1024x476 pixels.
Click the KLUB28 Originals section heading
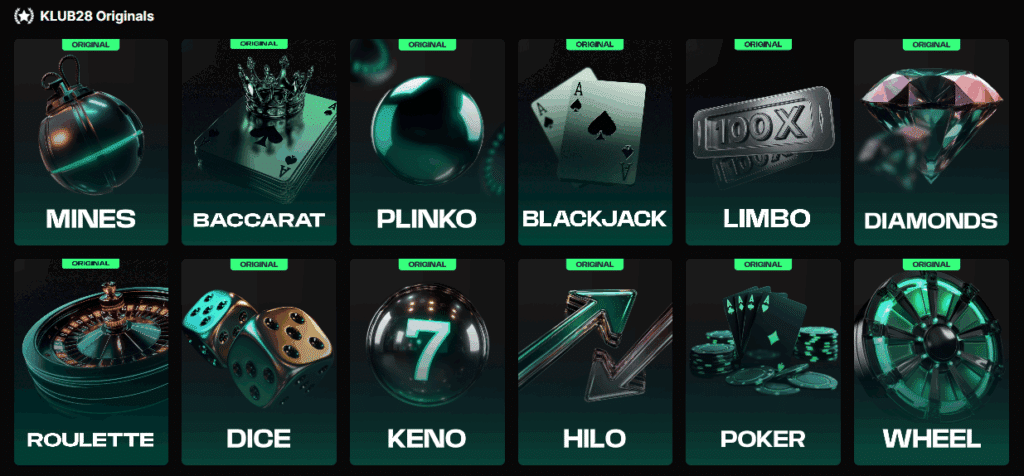tap(97, 17)
